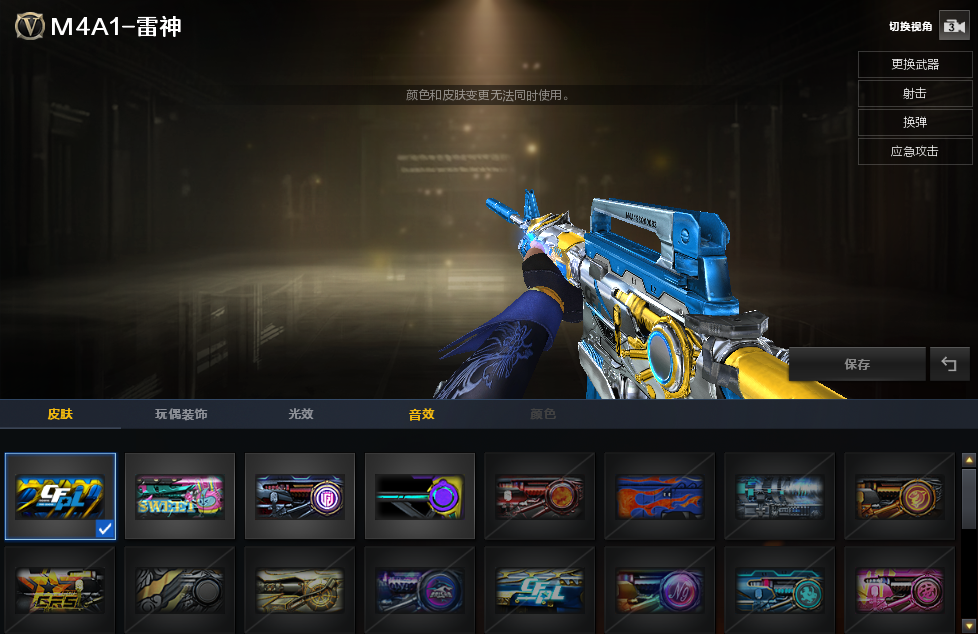
Task: Save the current weapon customization (保存)
Action: (857, 365)
